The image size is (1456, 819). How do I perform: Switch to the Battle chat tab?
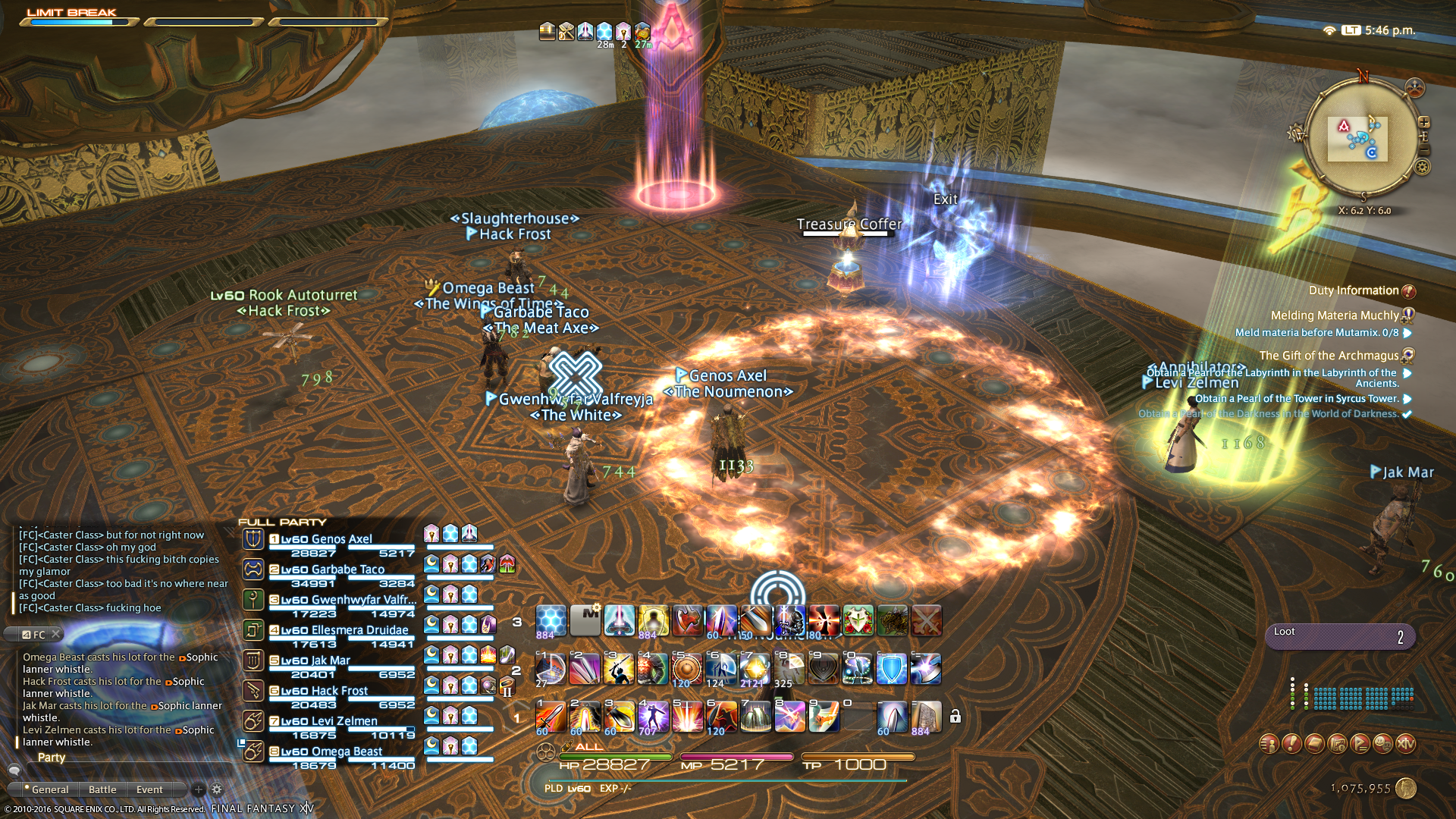(x=102, y=789)
